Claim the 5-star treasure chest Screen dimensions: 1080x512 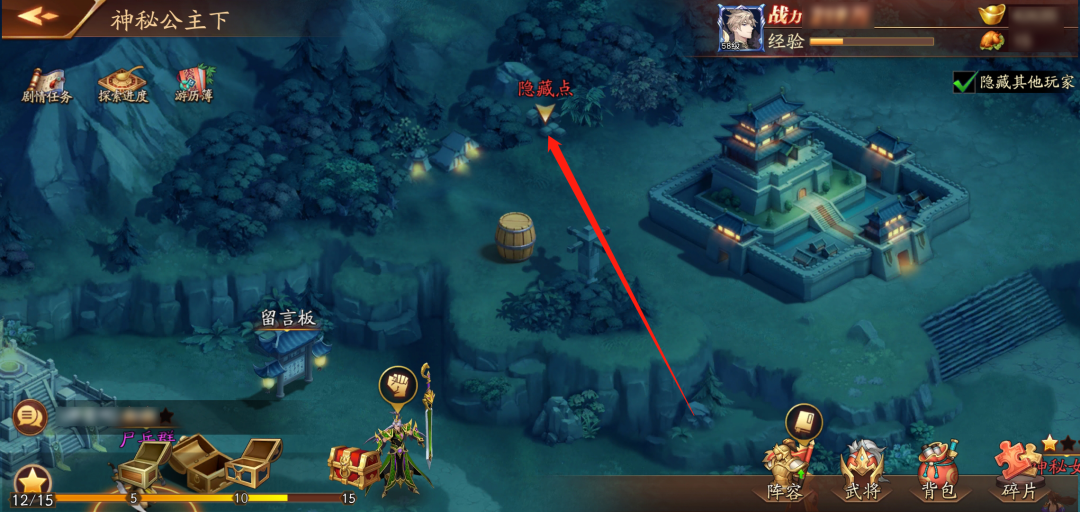tap(143, 463)
